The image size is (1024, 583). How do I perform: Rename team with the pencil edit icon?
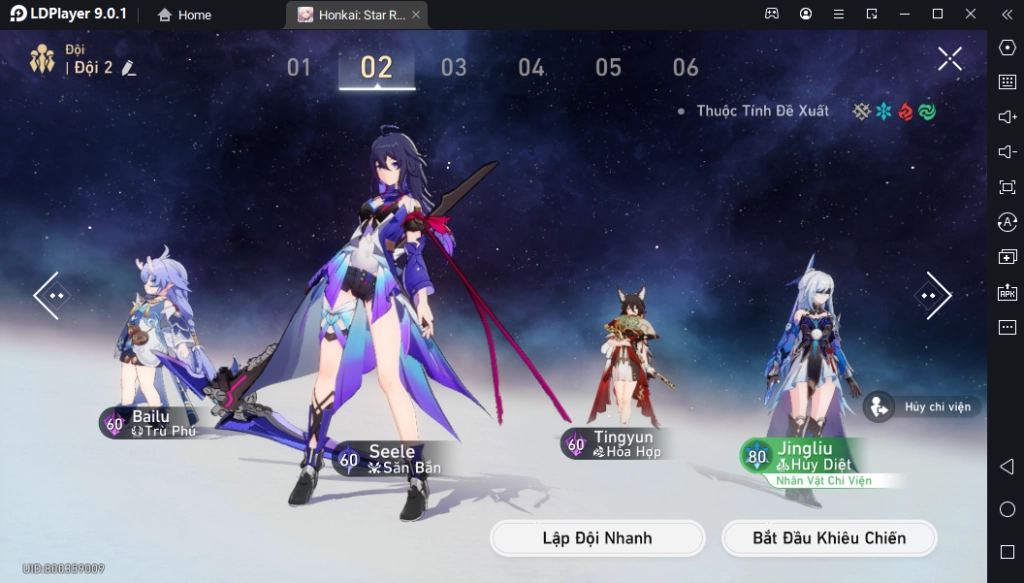(x=128, y=68)
